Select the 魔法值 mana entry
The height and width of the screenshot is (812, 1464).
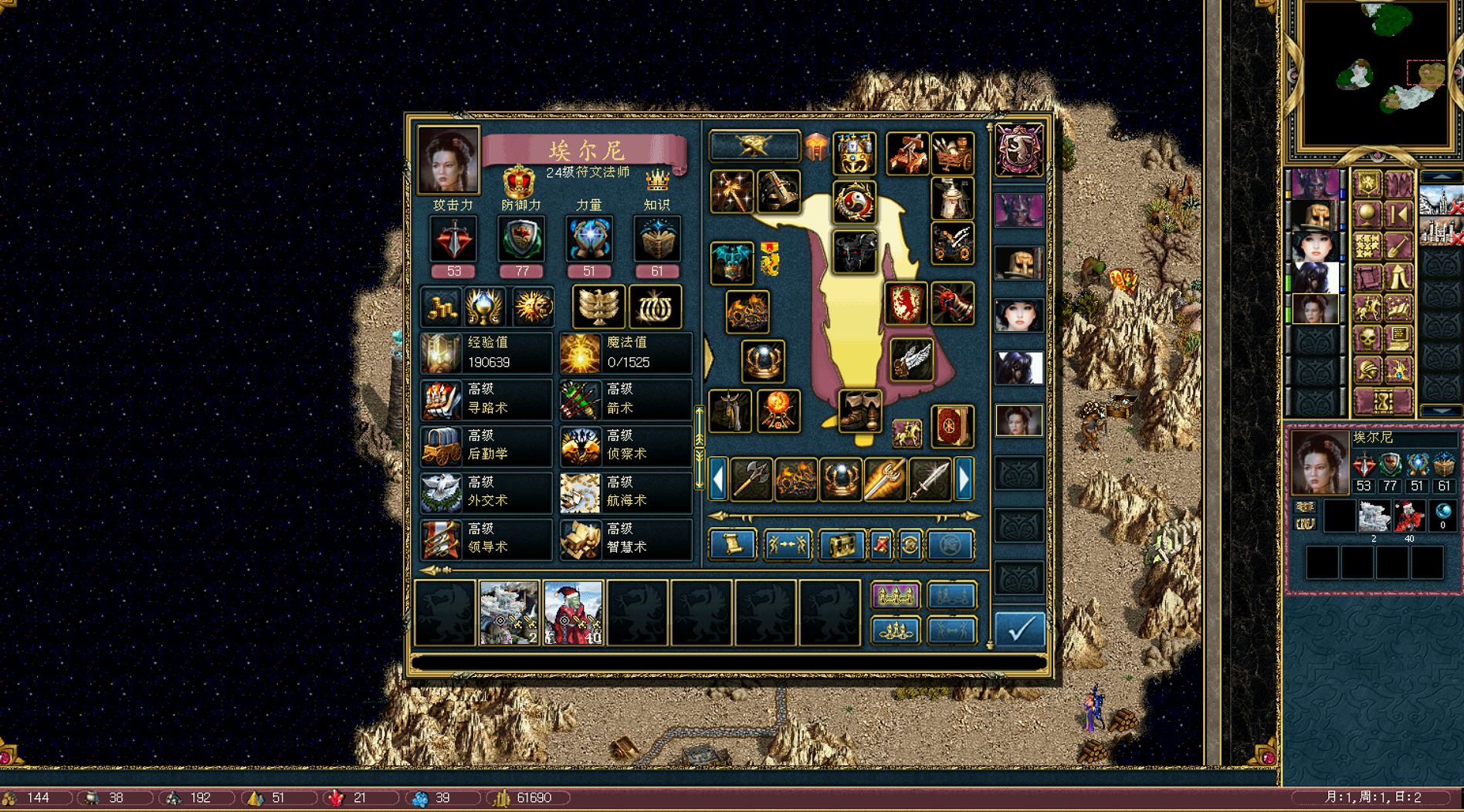pyautogui.click(x=625, y=353)
